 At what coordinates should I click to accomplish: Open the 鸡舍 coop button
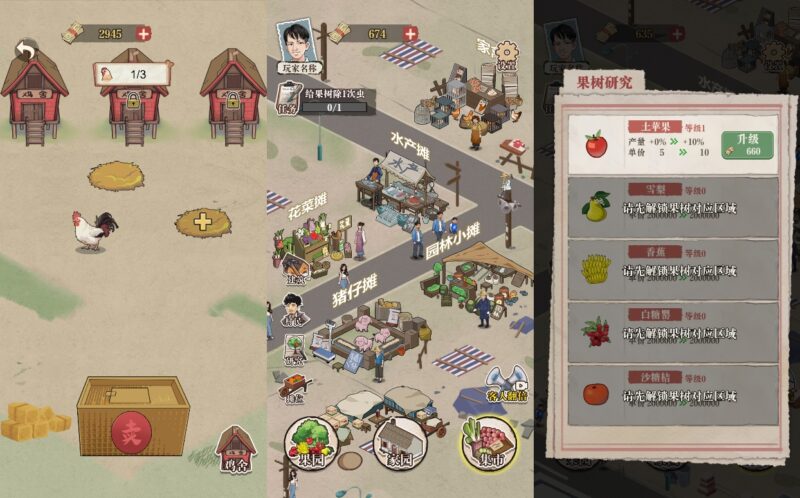pyautogui.click(x=236, y=449)
